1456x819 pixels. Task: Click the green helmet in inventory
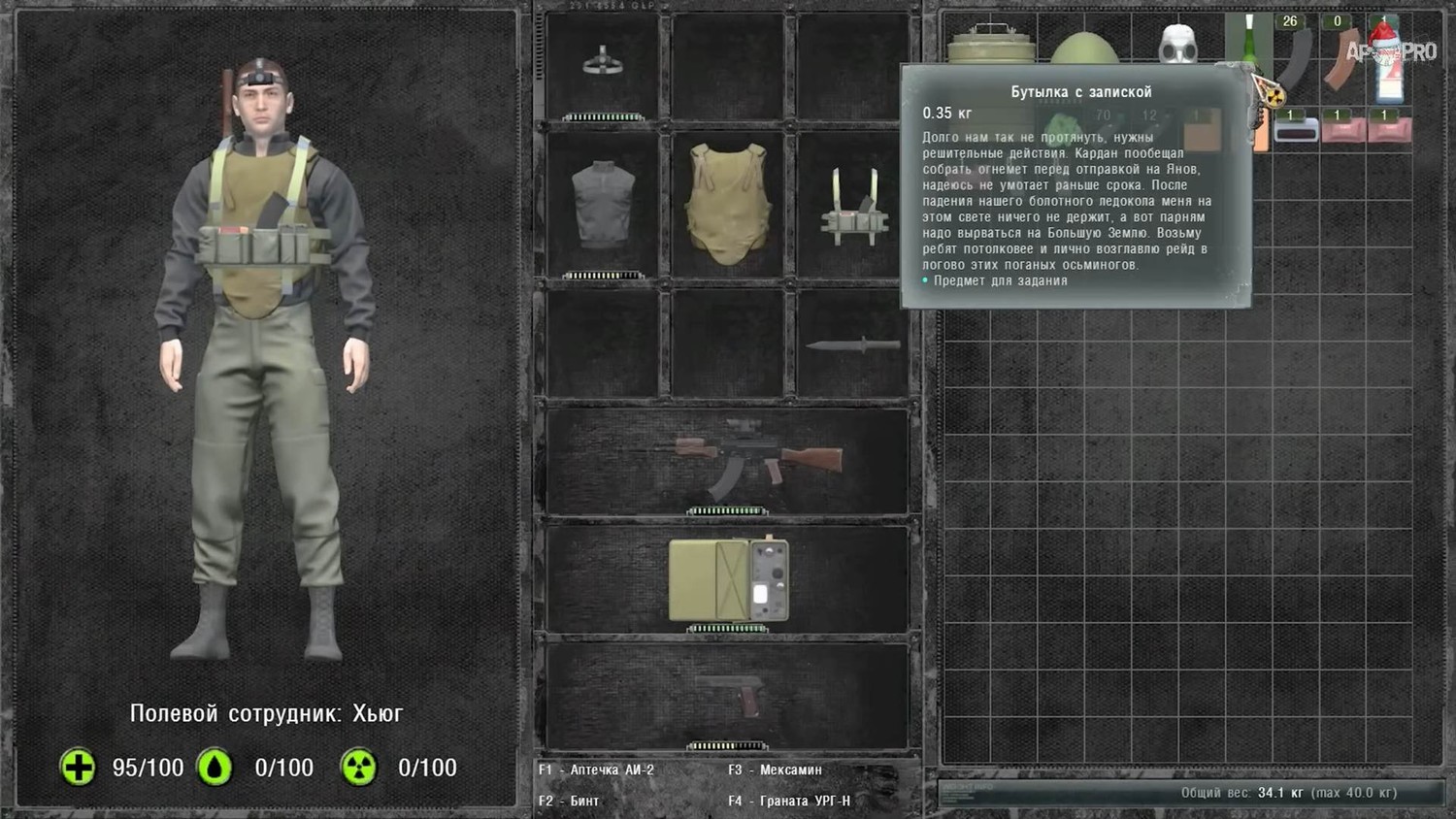[1084, 49]
